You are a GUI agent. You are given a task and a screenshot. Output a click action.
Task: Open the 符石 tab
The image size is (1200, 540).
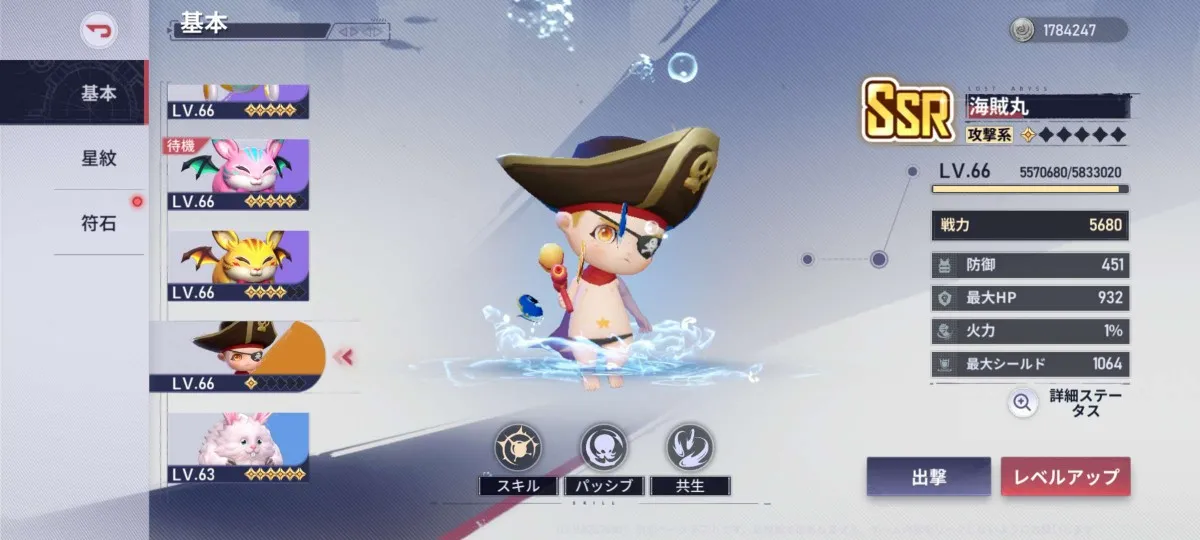98,223
